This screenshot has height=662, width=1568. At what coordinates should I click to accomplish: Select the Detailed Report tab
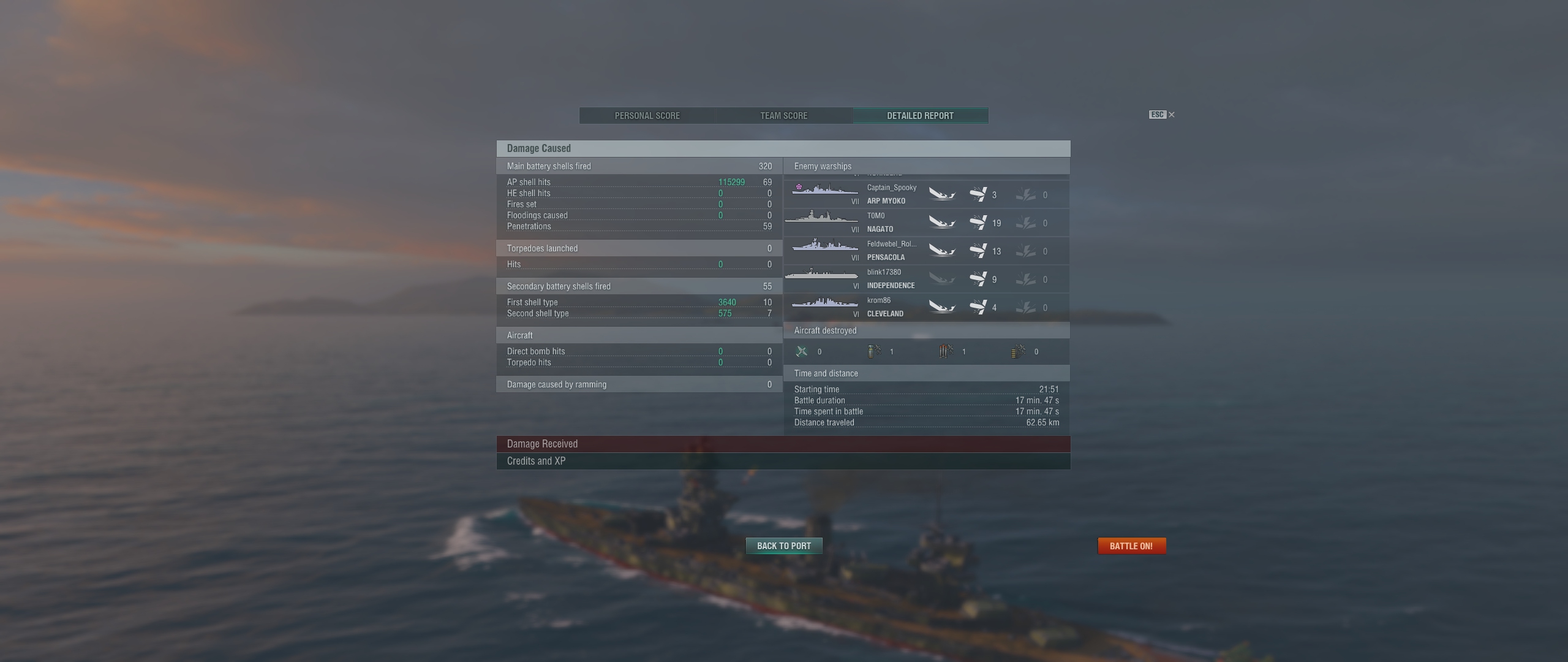click(x=920, y=116)
